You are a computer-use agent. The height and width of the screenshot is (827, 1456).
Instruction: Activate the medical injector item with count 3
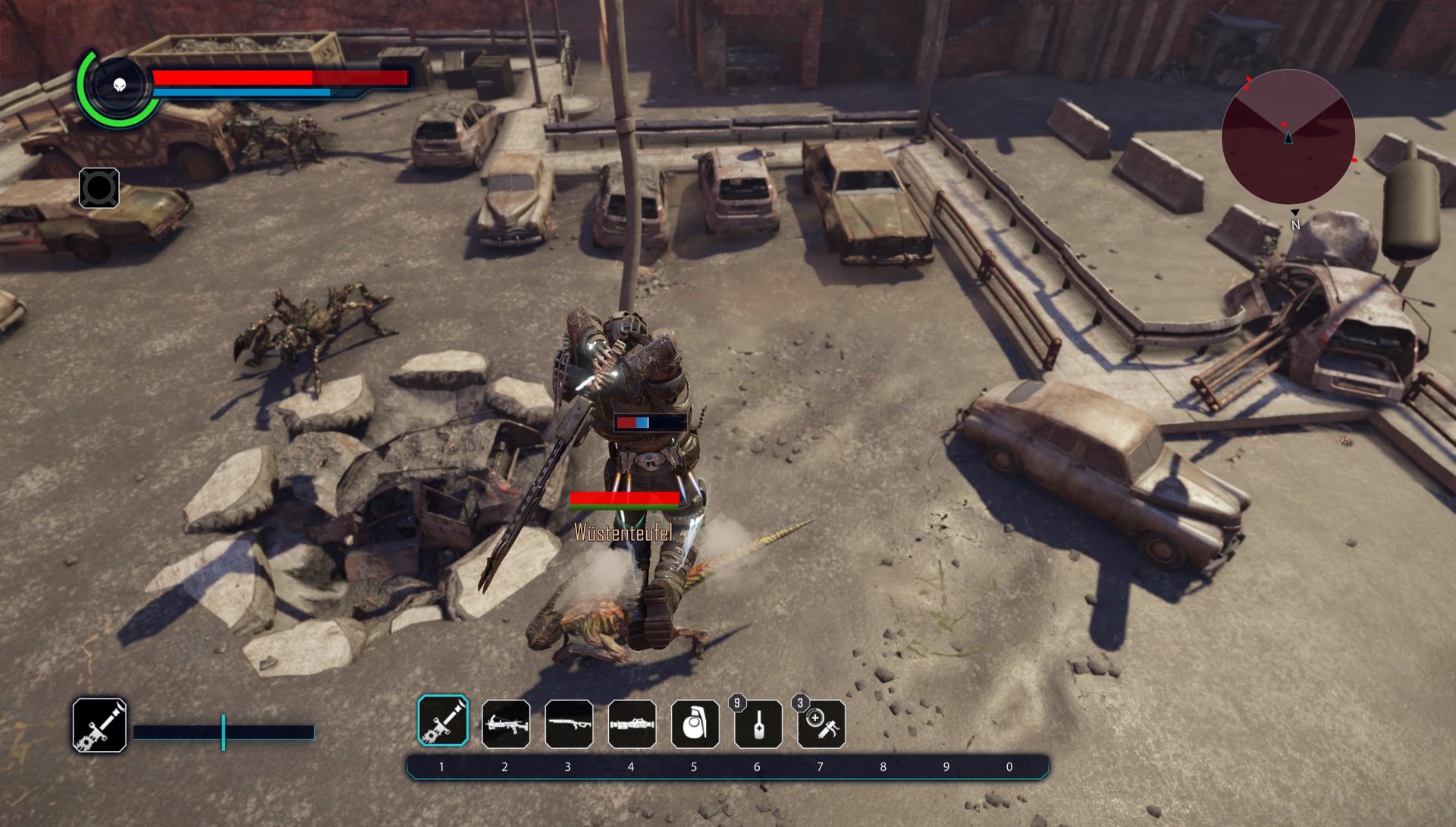click(821, 724)
